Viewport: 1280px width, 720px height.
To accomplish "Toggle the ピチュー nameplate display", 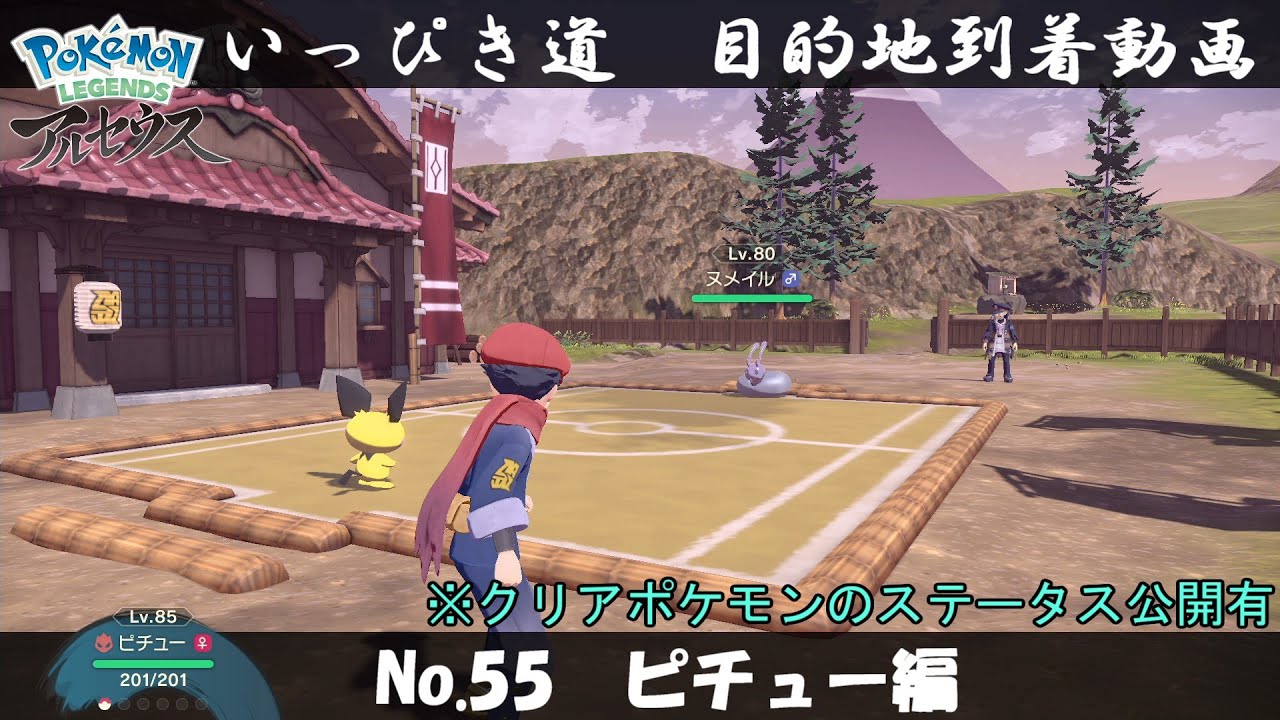I will [152, 641].
